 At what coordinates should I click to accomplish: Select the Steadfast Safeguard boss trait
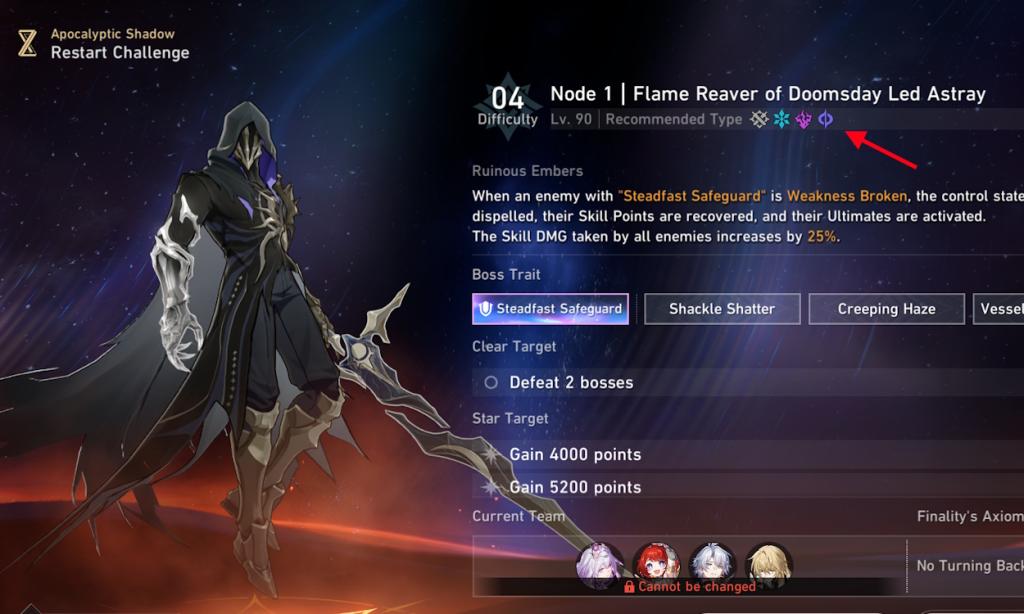coord(550,309)
